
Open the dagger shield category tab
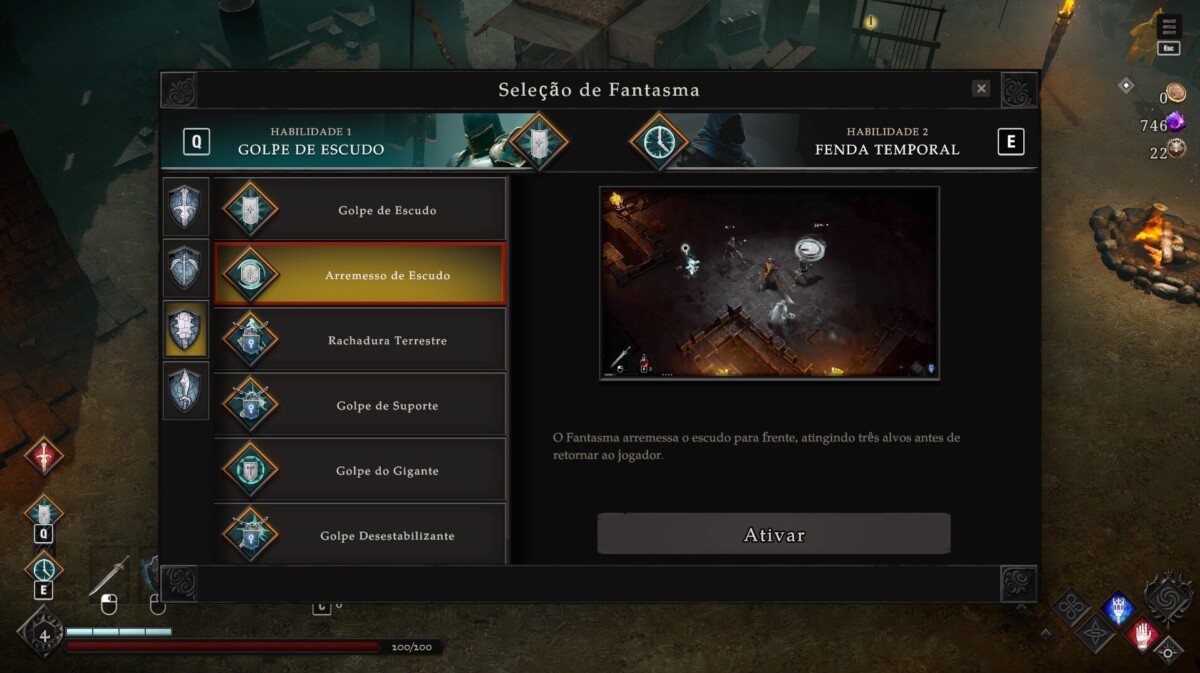(186, 390)
